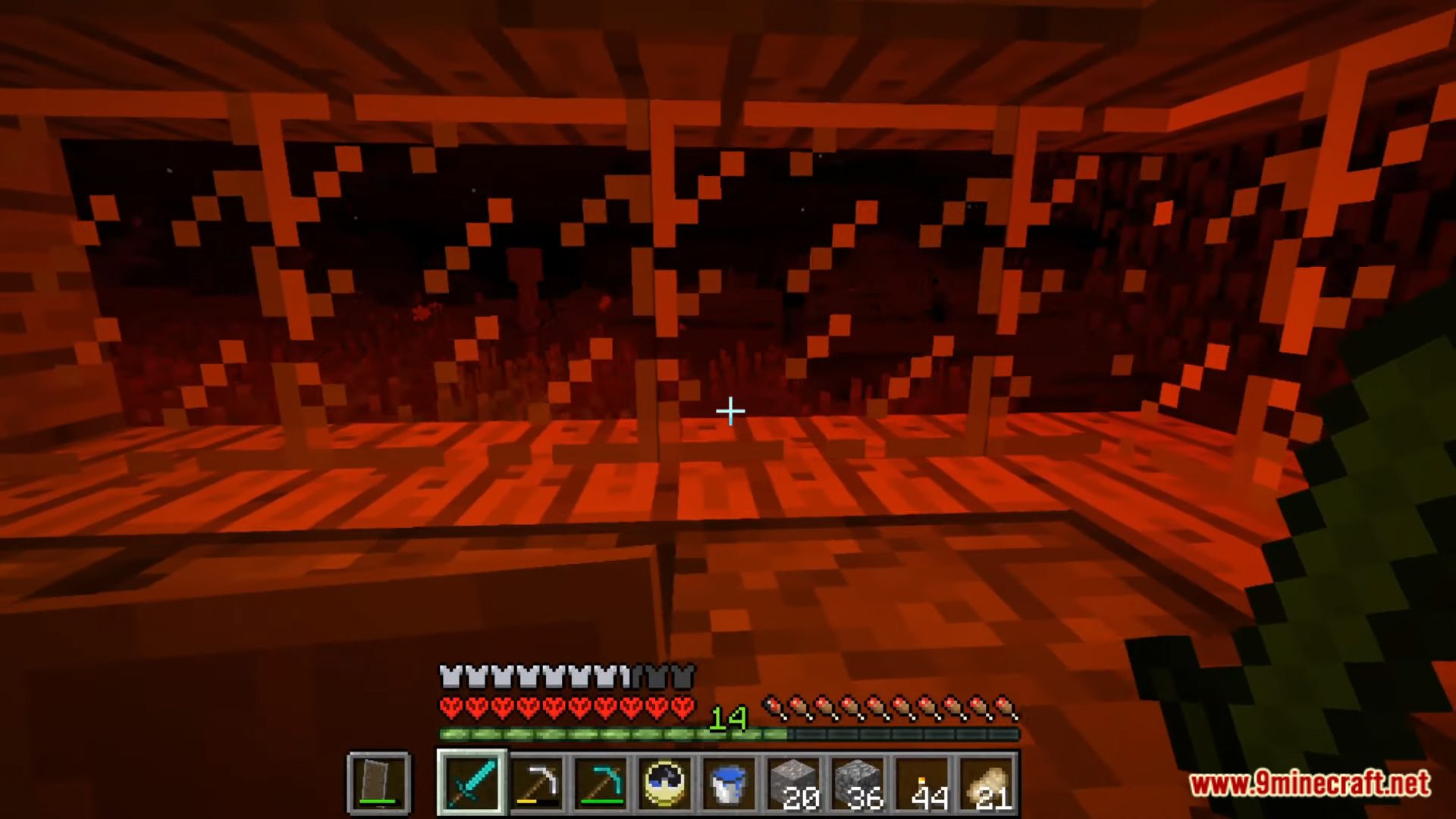Click the clock item in the hotbar
Image resolution: width=1456 pixels, height=819 pixels.
664,783
